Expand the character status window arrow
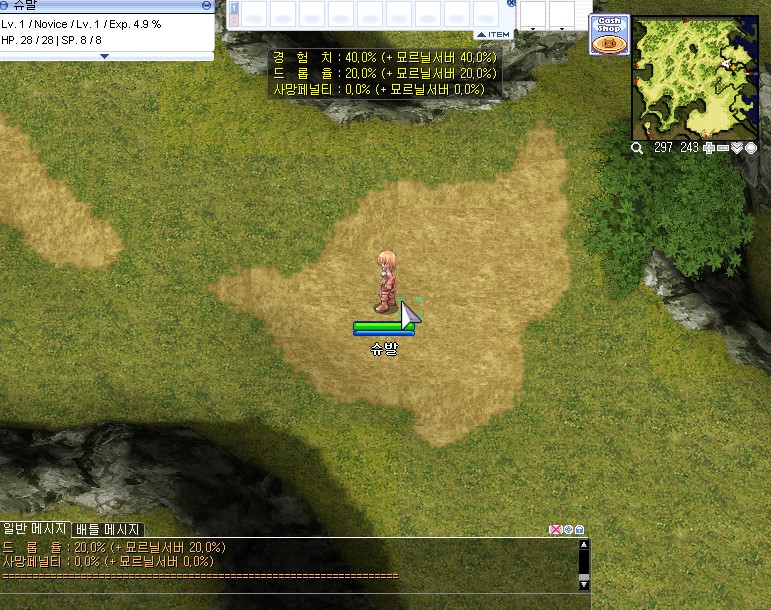 click(x=106, y=56)
